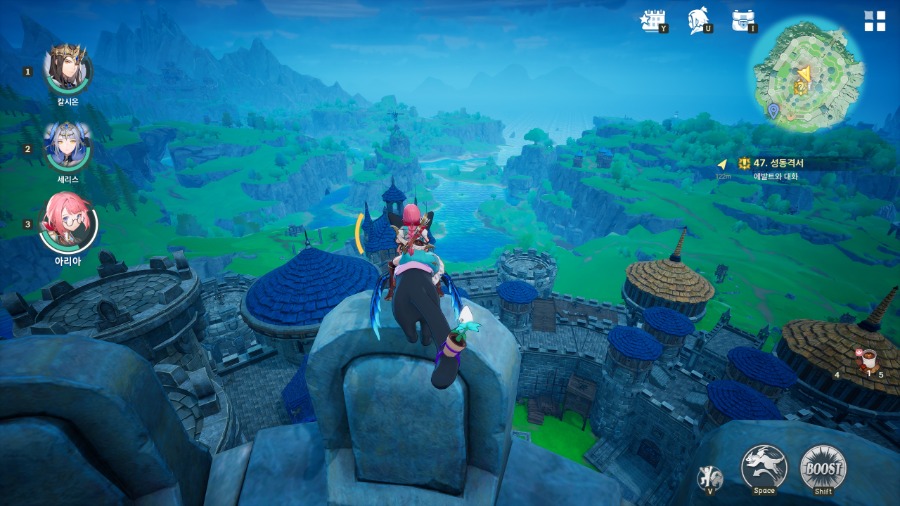
Task: Switch to party member 세리스
Action: (x=68, y=146)
